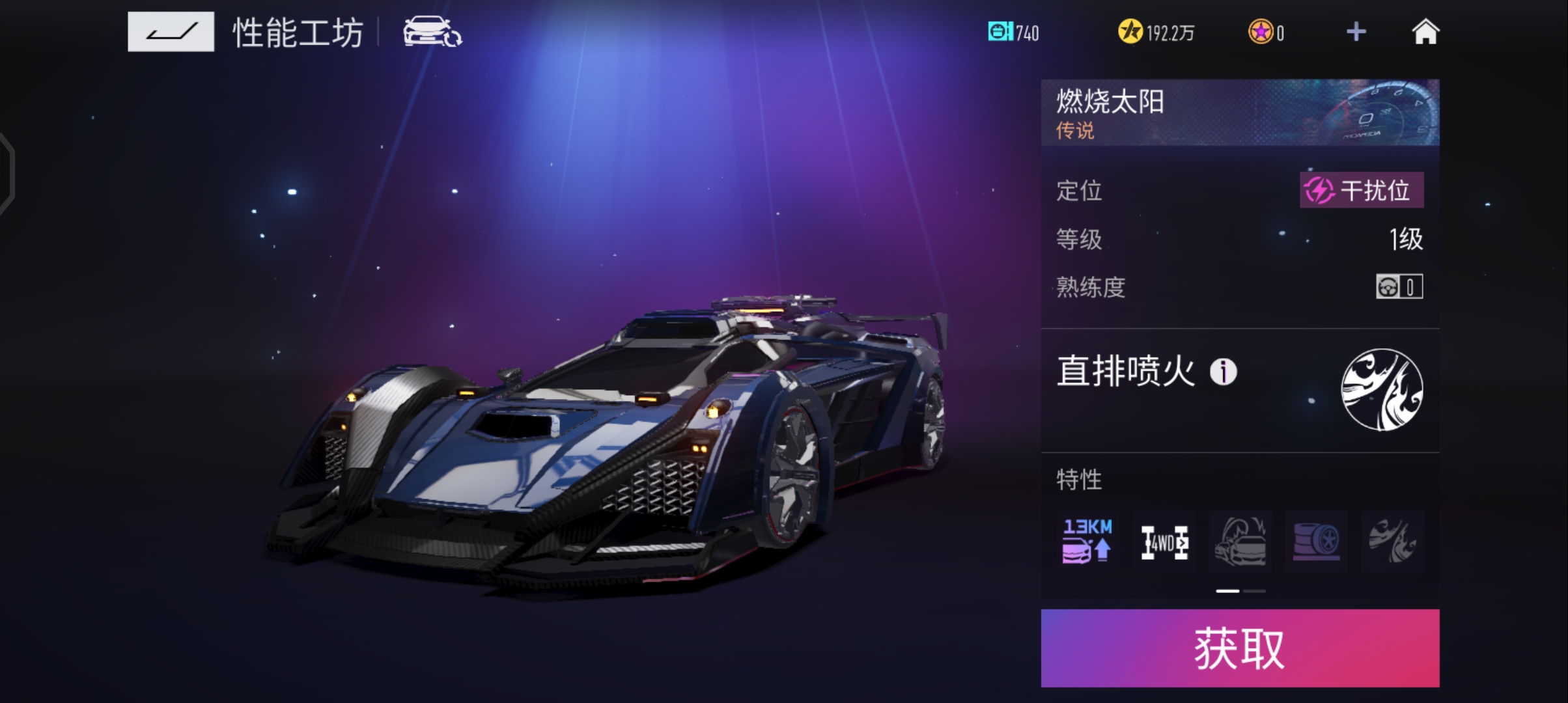Add currency with the plus button

click(1356, 32)
